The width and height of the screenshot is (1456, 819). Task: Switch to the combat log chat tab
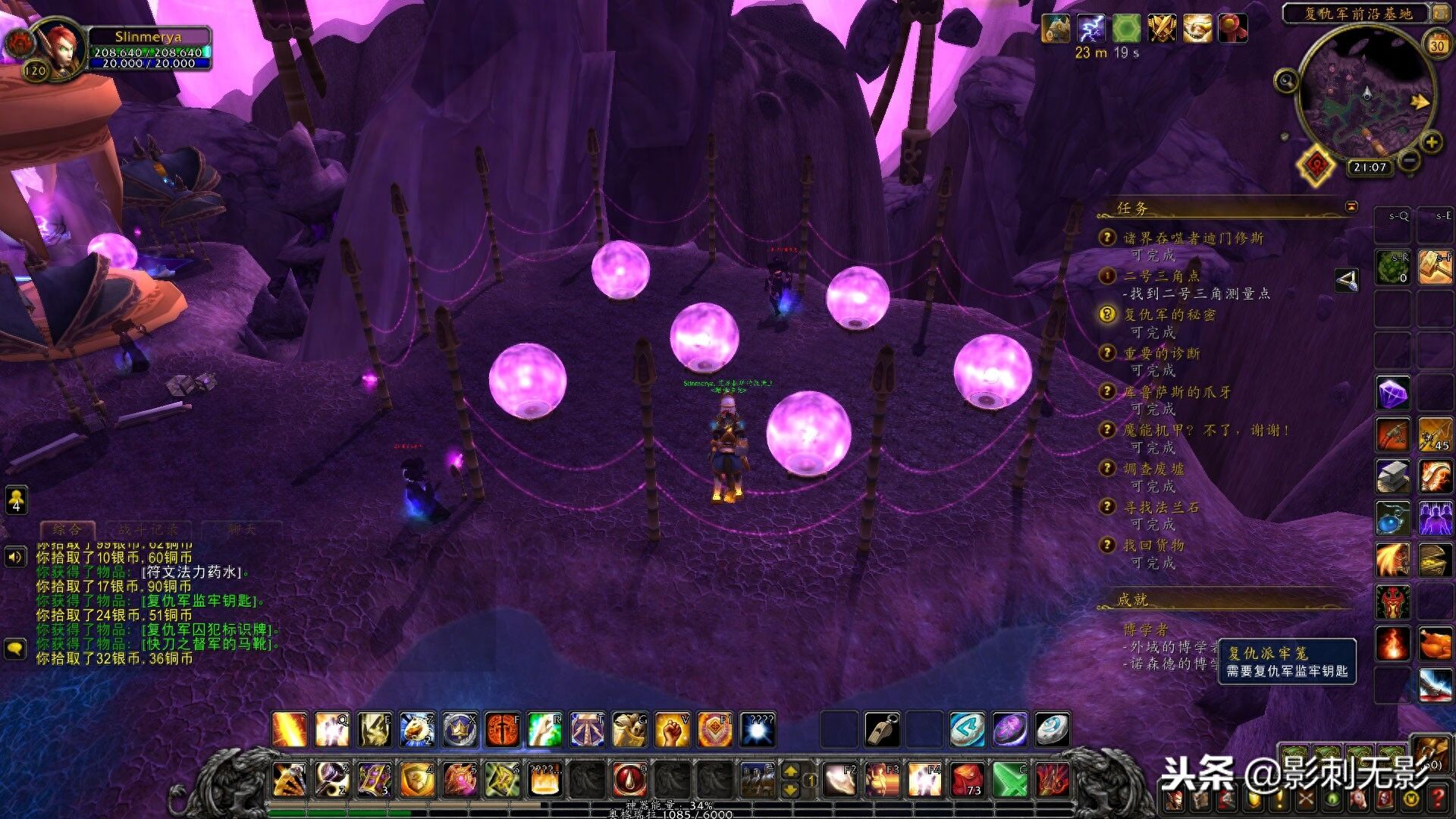point(148,529)
